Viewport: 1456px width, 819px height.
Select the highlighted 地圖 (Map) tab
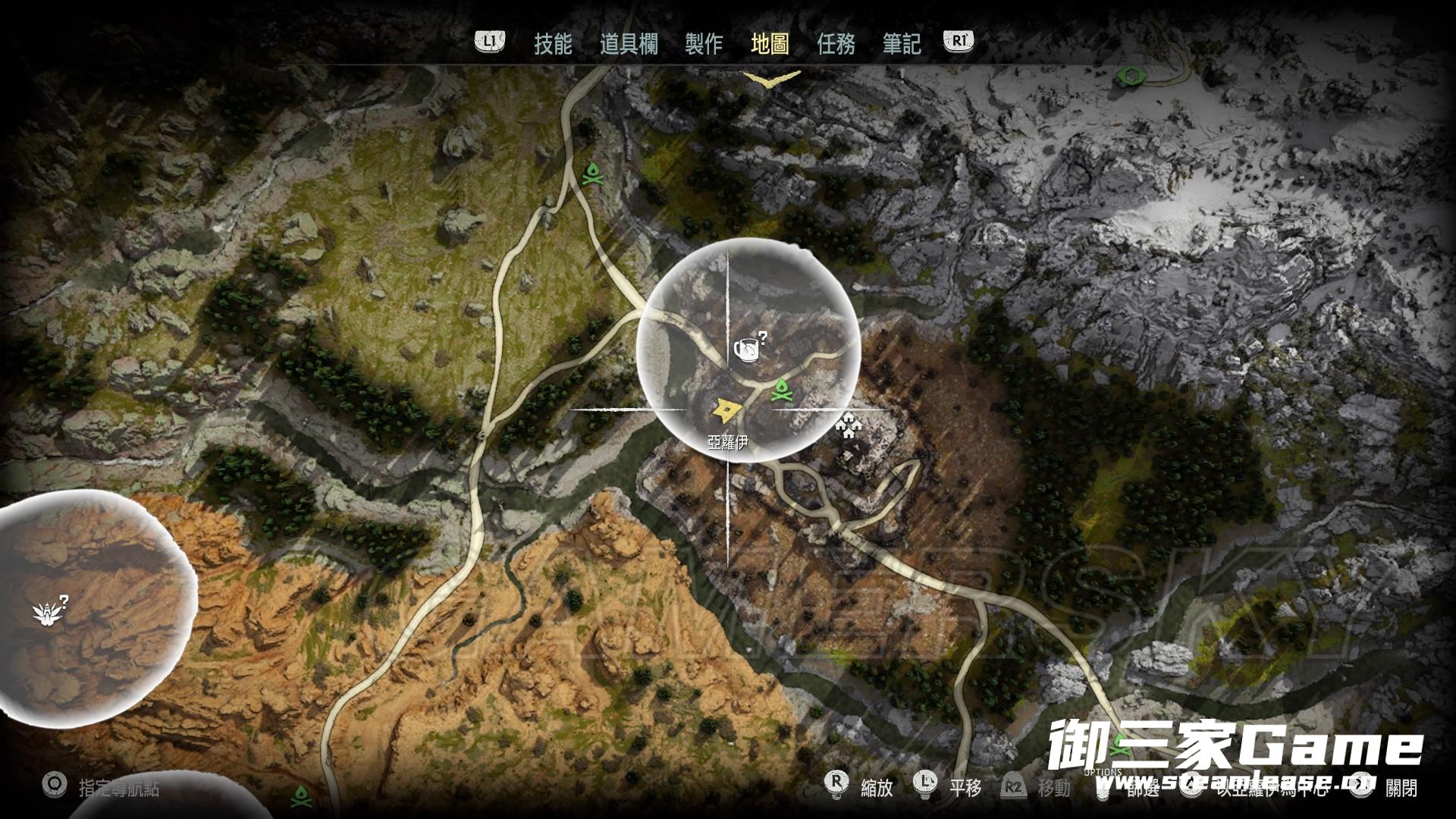point(770,44)
